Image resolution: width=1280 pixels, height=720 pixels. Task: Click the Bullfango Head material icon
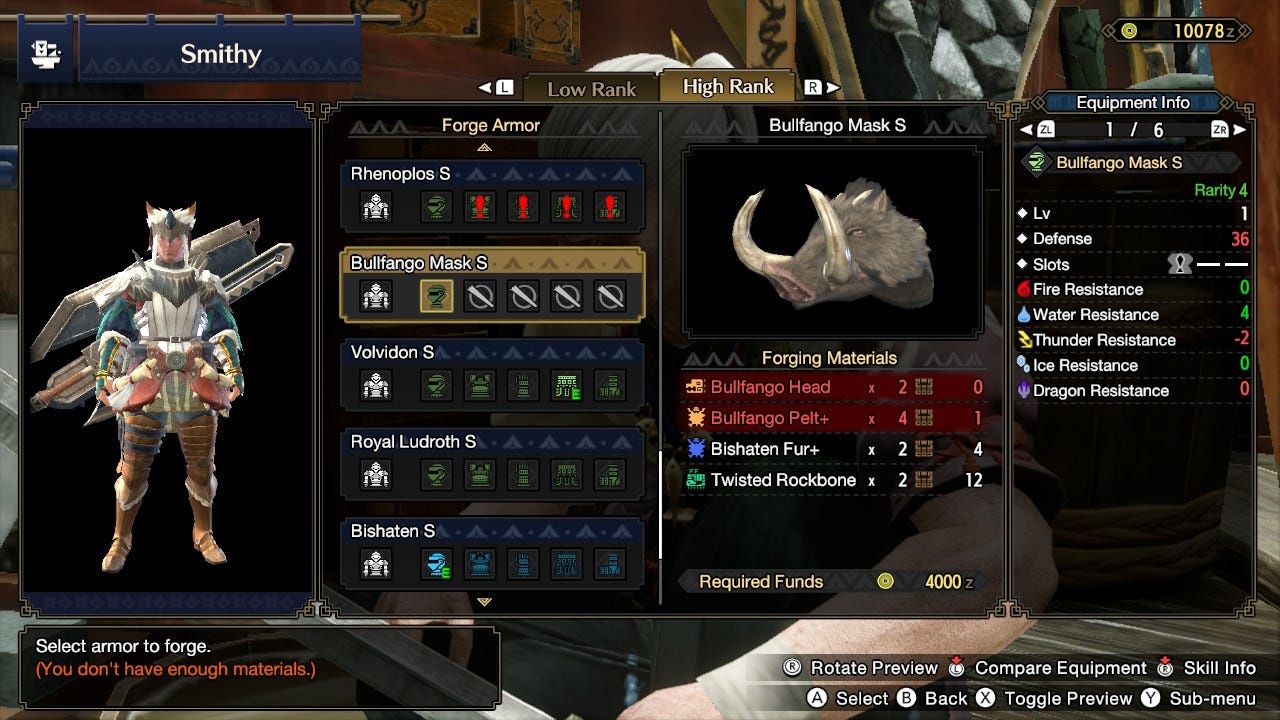(x=697, y=387)
